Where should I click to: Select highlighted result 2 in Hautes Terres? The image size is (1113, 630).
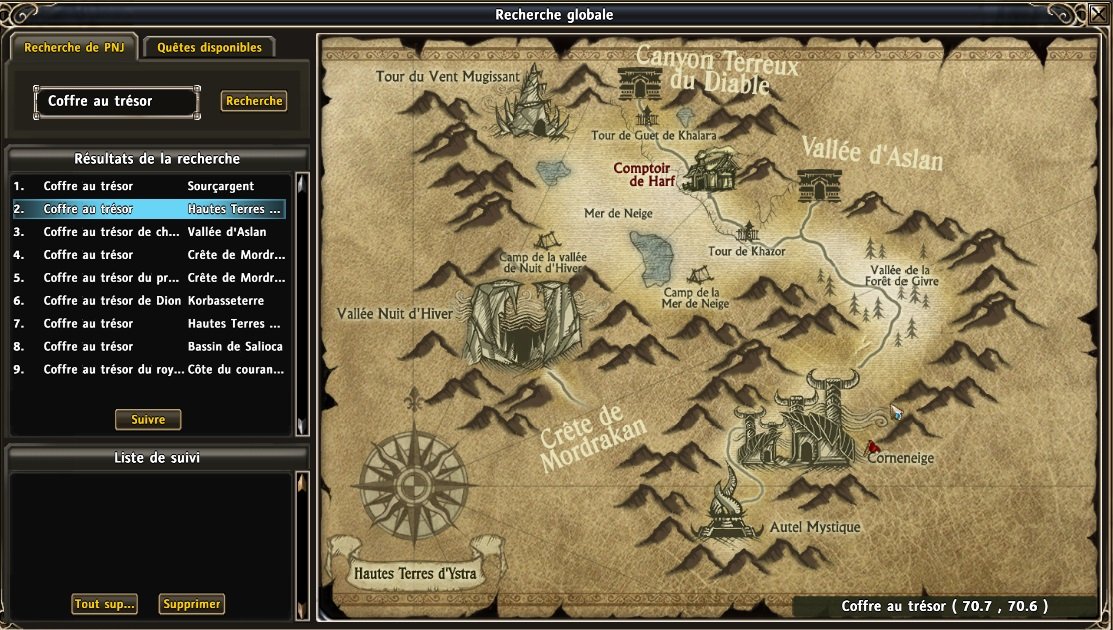[x=150, y=209]
